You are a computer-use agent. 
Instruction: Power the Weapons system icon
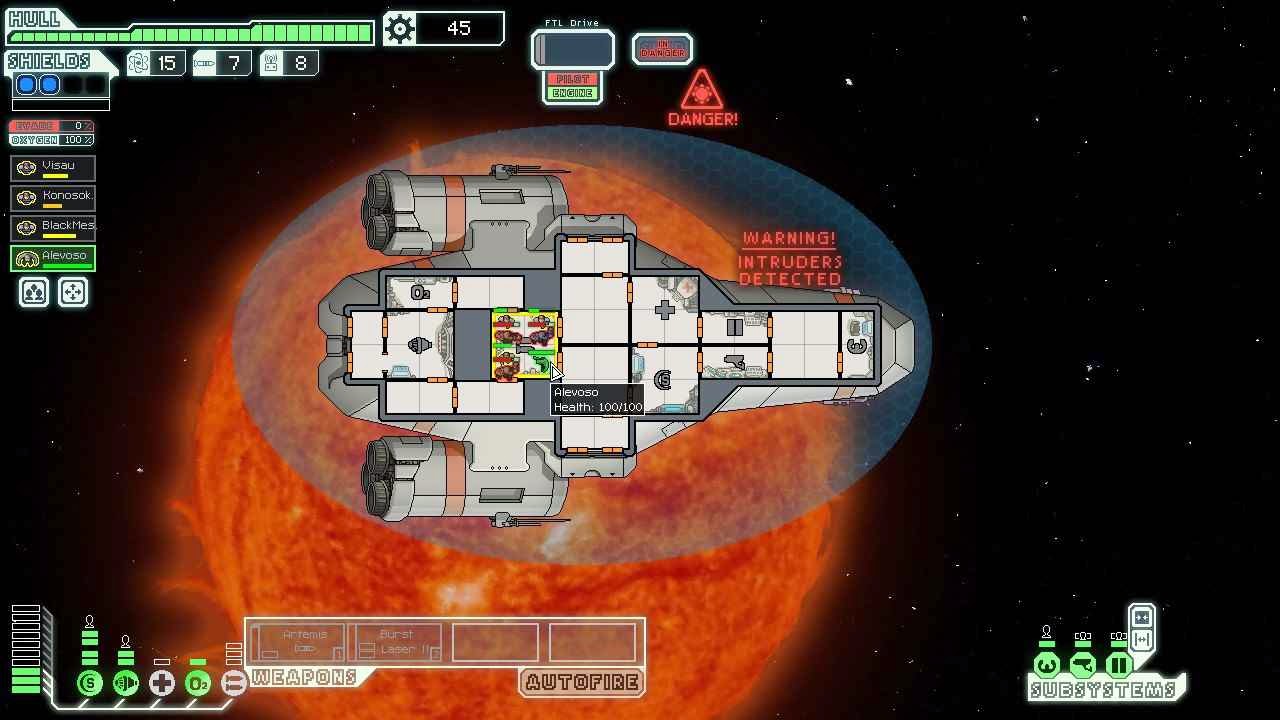pyautogui.click(x=234, y=683)
